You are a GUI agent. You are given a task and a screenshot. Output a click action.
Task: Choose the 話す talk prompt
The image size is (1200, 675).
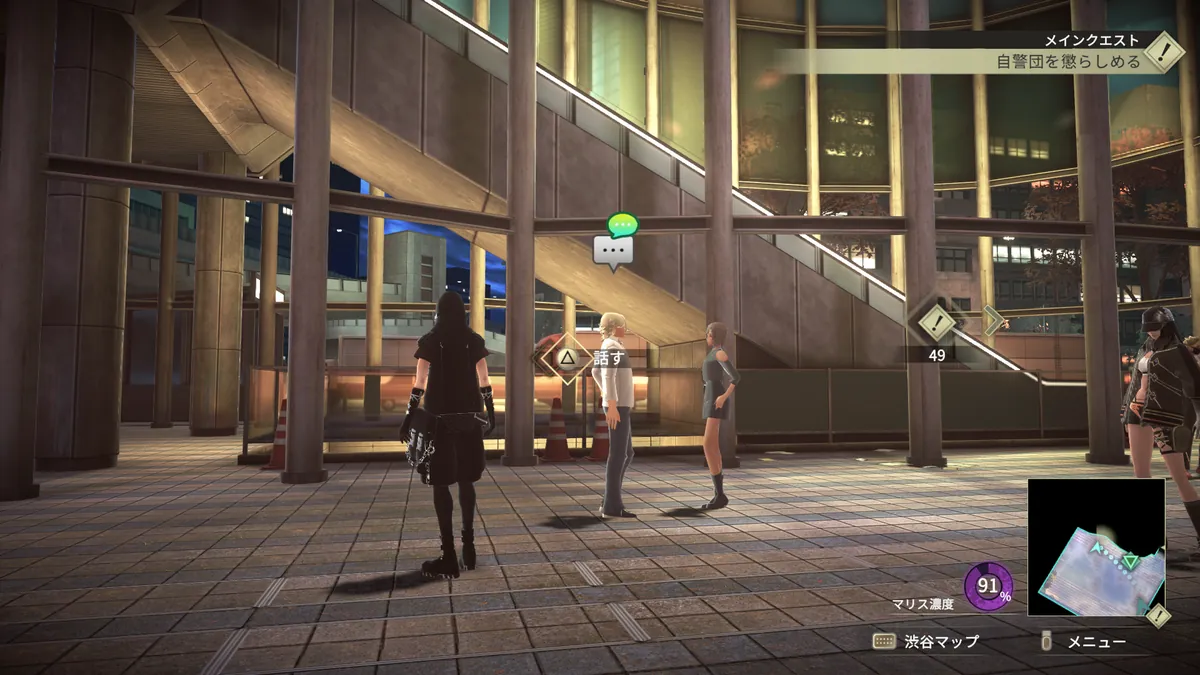(x=588, y=357)
